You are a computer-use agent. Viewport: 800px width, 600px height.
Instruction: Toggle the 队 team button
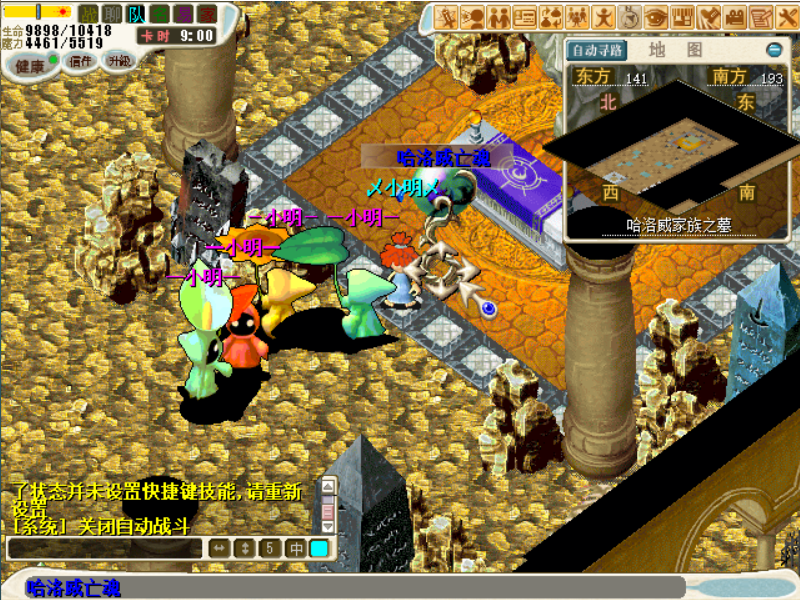pyautogui.click(x=136, y=14)
